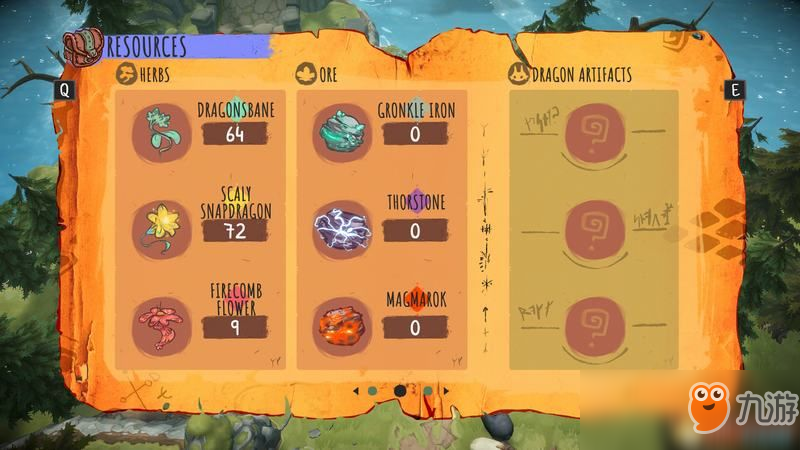Select the Magmarok ore icon
This screenshot has height=450, width=800.
coord(343,323)
